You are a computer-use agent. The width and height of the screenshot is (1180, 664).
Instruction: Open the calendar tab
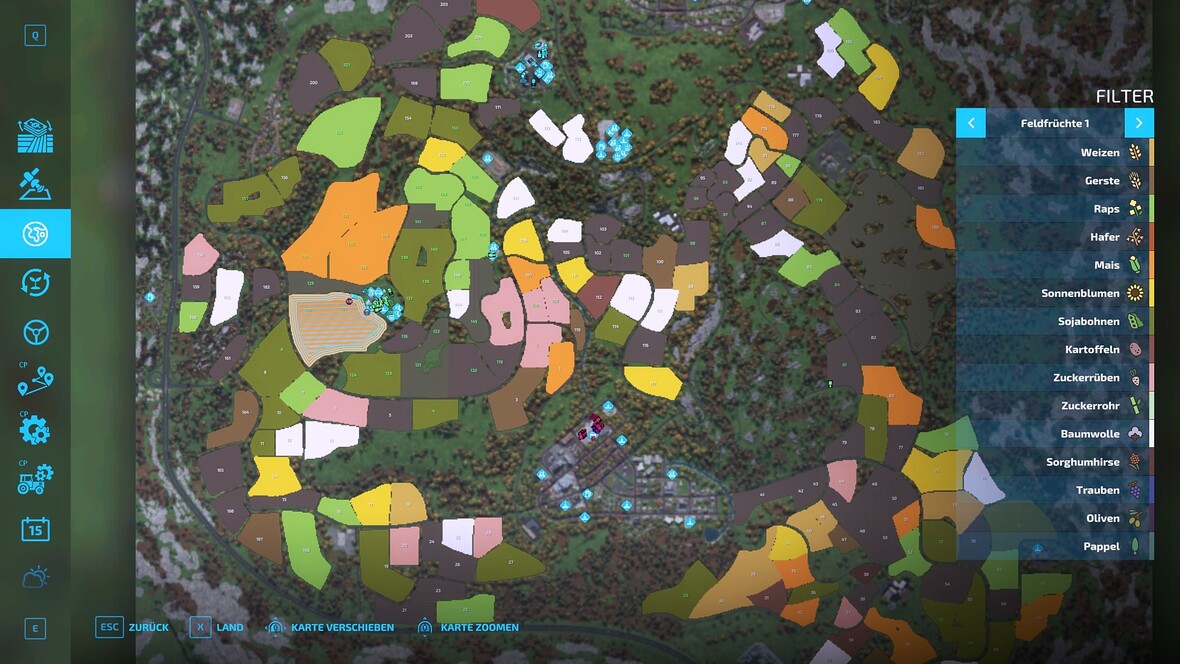coord(35,529)
